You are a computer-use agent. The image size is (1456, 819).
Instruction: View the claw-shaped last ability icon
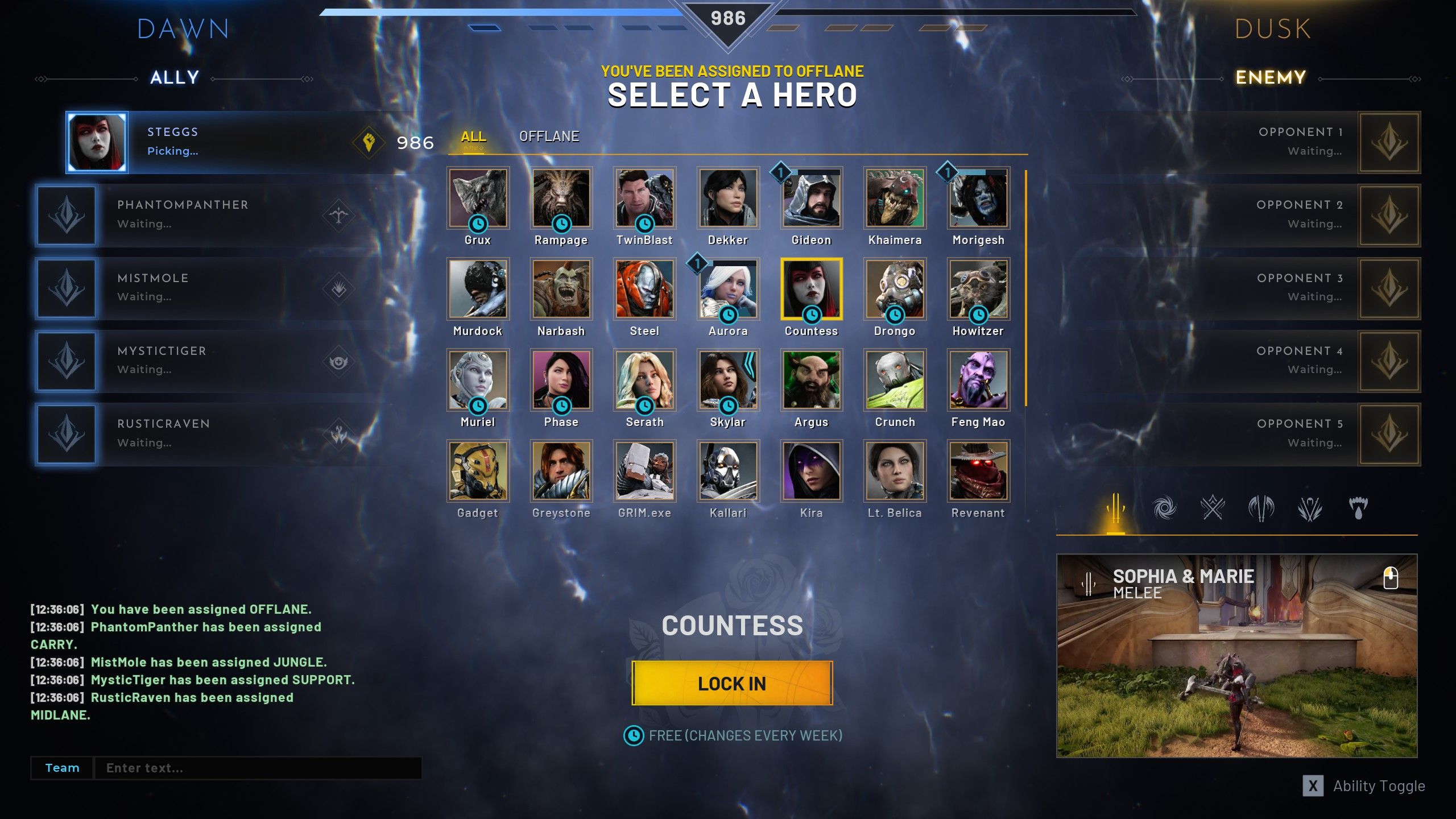click(1358, 508)
